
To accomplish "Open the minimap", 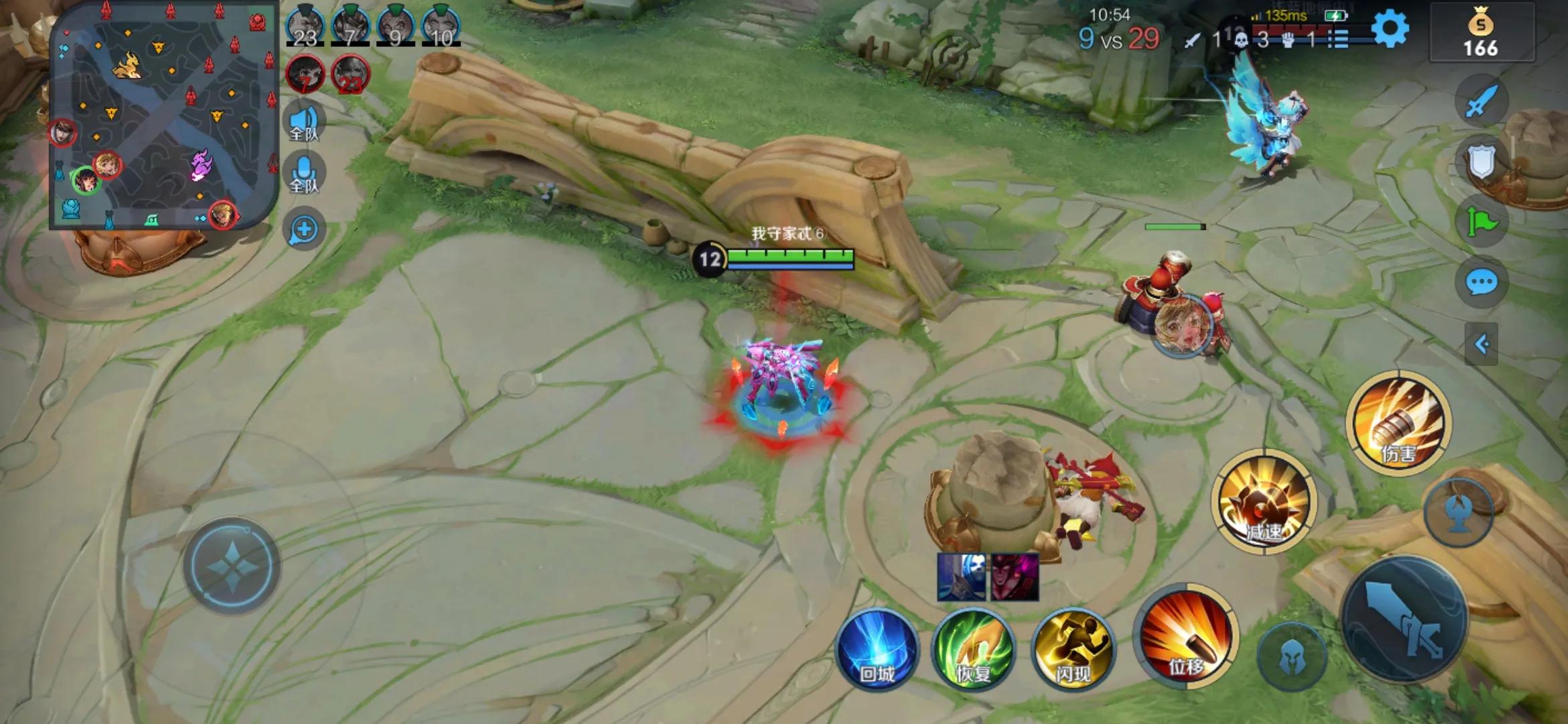I will pyautogui.click(x=163, y=114).
